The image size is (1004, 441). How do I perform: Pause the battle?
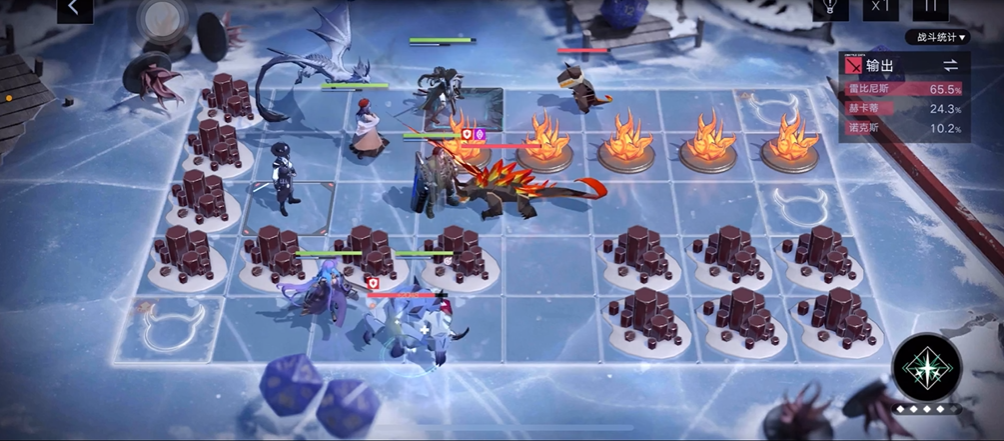(x=930, y=7)
